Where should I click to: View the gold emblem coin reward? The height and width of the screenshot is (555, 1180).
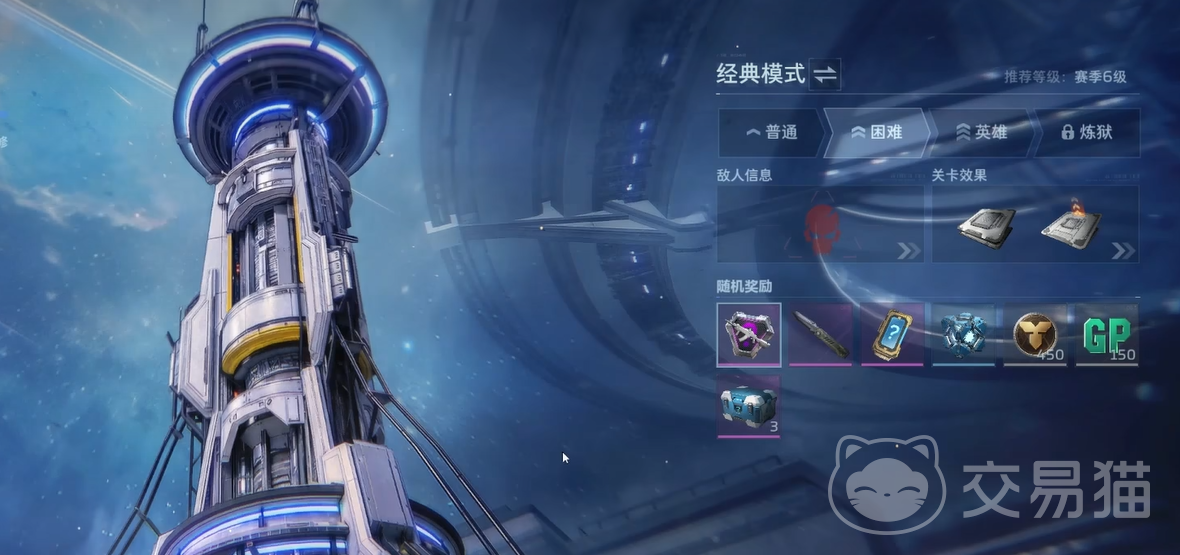(x=1035, y=334)
